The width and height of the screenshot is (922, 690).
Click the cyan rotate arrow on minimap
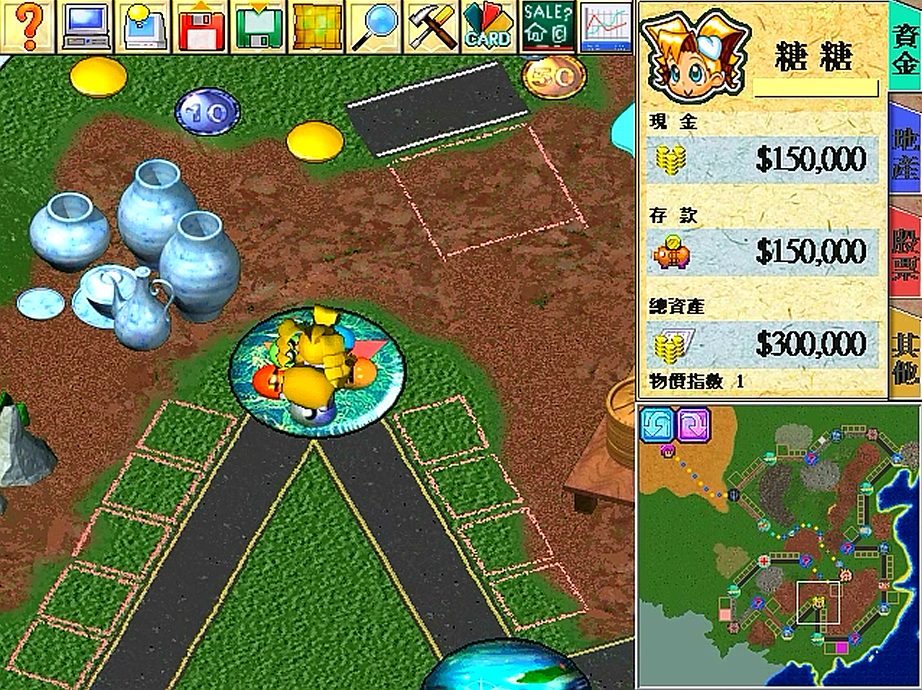(658, 424)
